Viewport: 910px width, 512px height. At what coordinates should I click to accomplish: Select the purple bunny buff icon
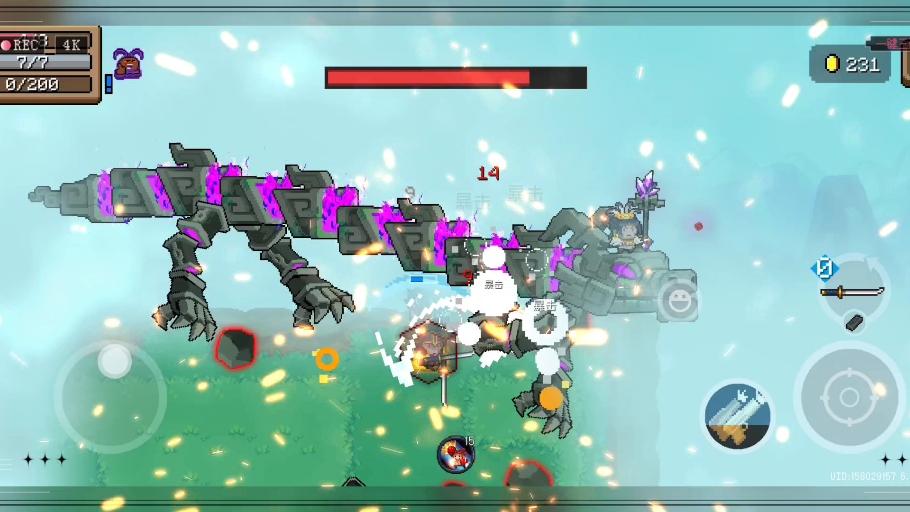pos(127,64)
